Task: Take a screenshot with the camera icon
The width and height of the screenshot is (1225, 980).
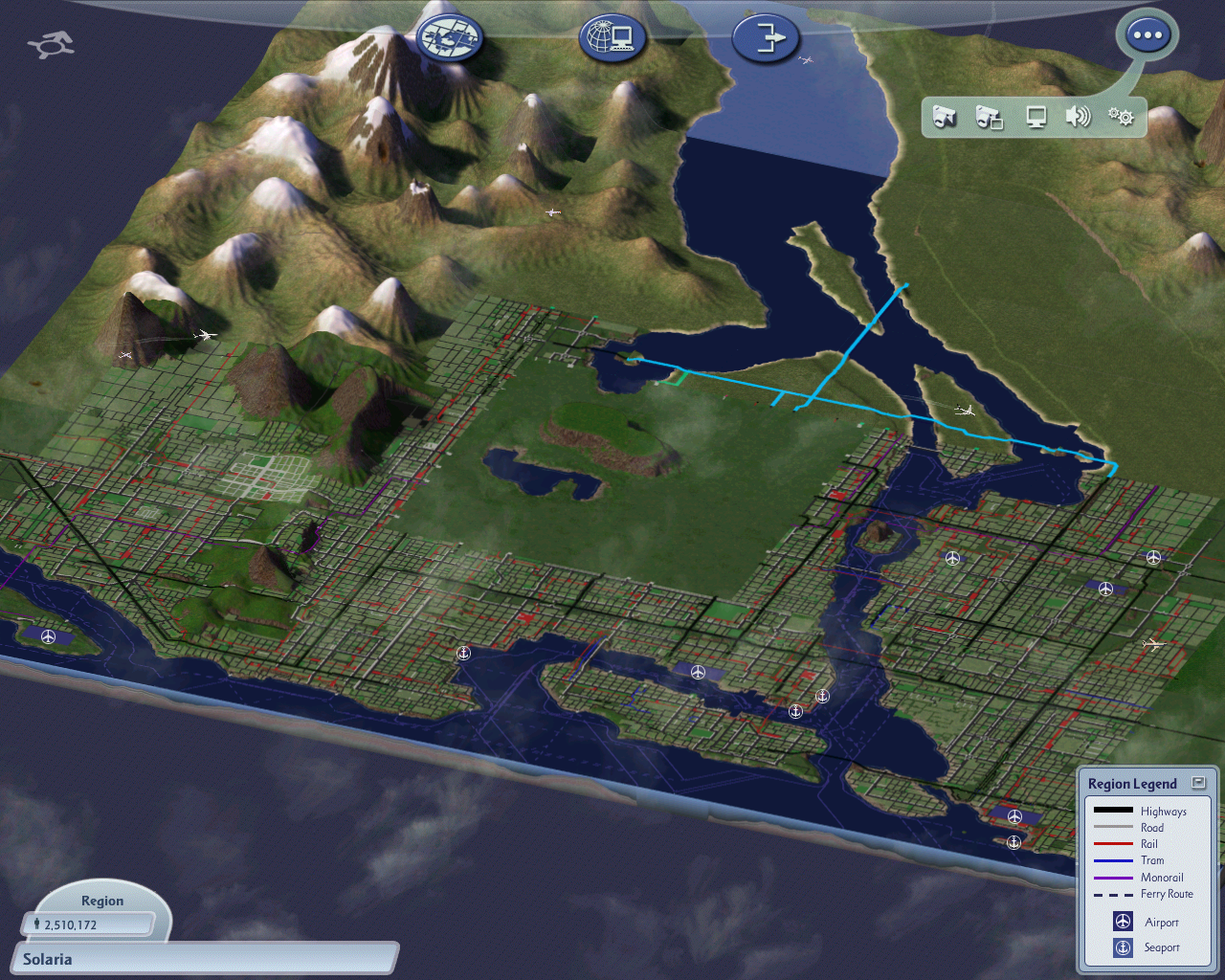Action: (945, 117)
